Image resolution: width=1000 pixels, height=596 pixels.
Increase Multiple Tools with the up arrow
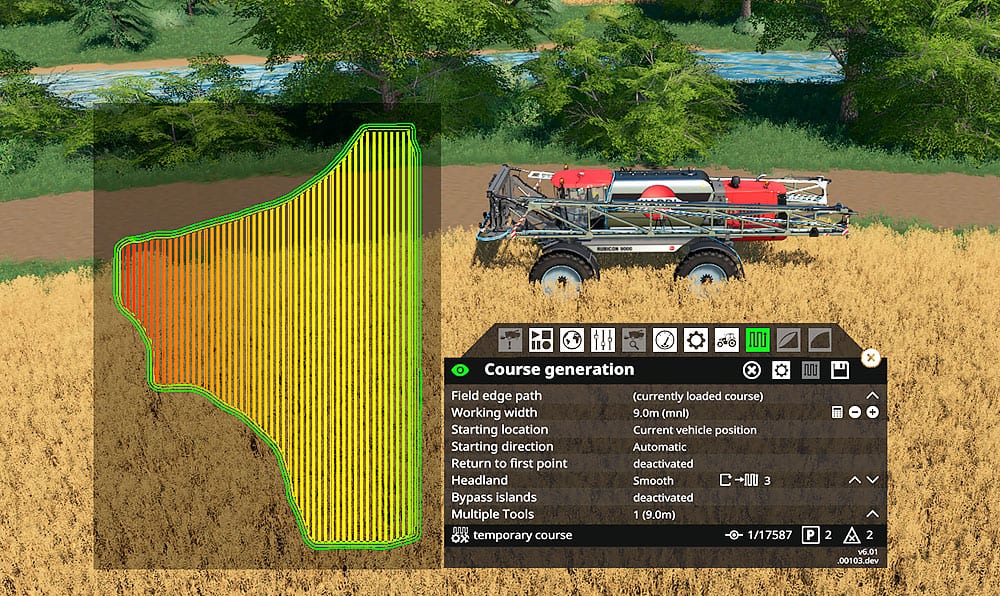[x=872, y=514]
